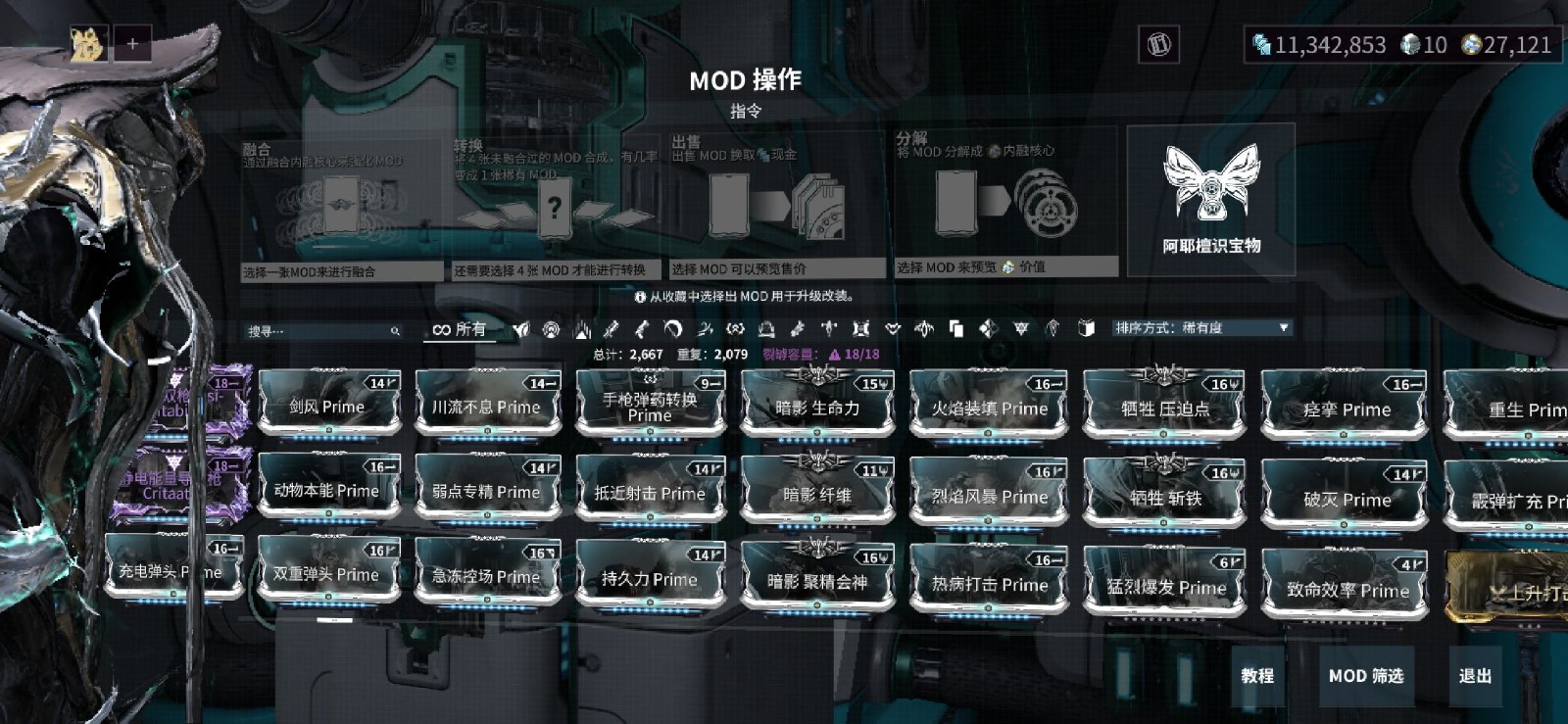Image resolution: width=1568 pixels, height=724 pixels.
Task: Click the mod search box
Action: click(x=318, y=331)
